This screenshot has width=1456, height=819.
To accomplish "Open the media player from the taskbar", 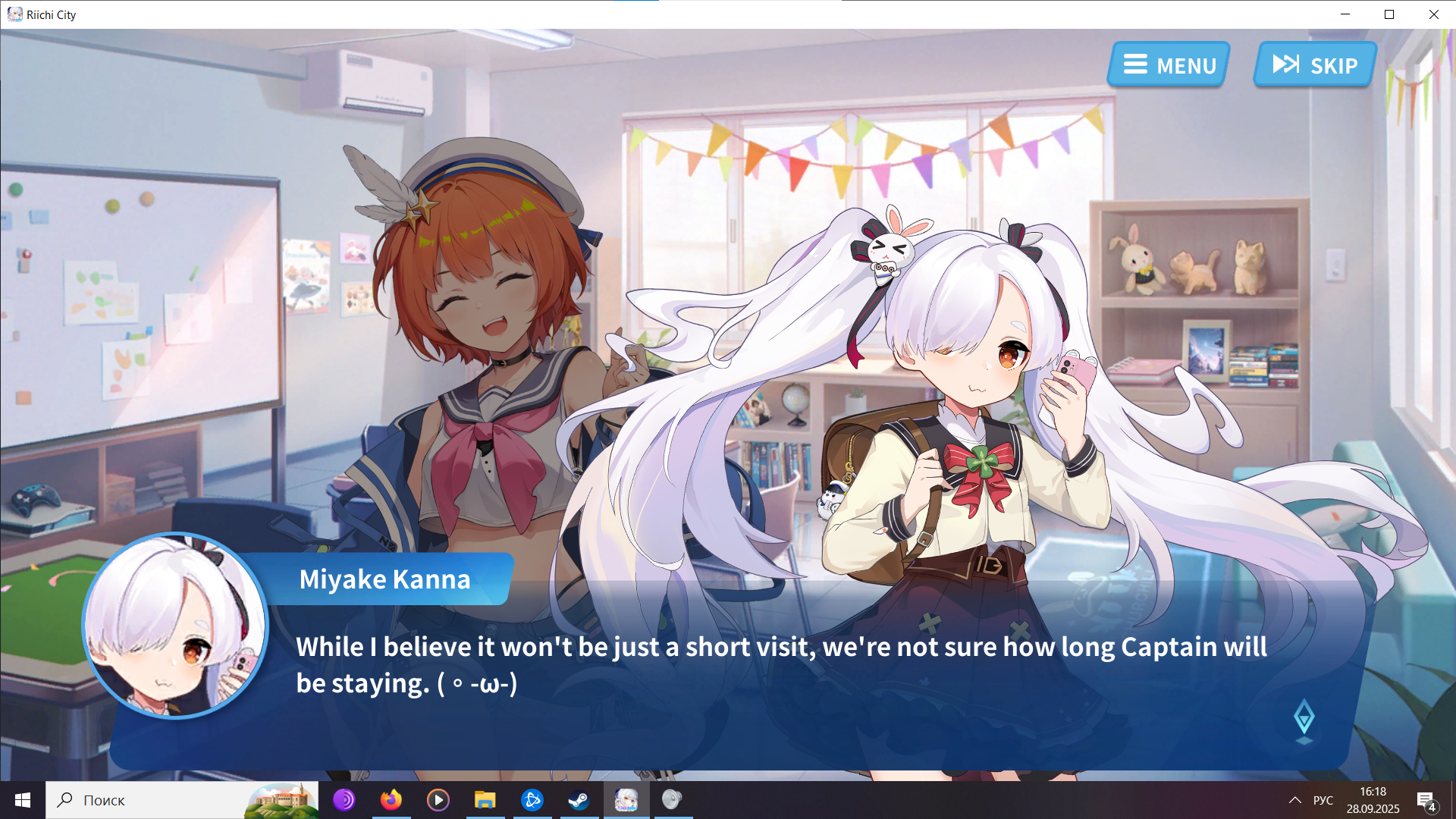I will [x=438, y=799].
